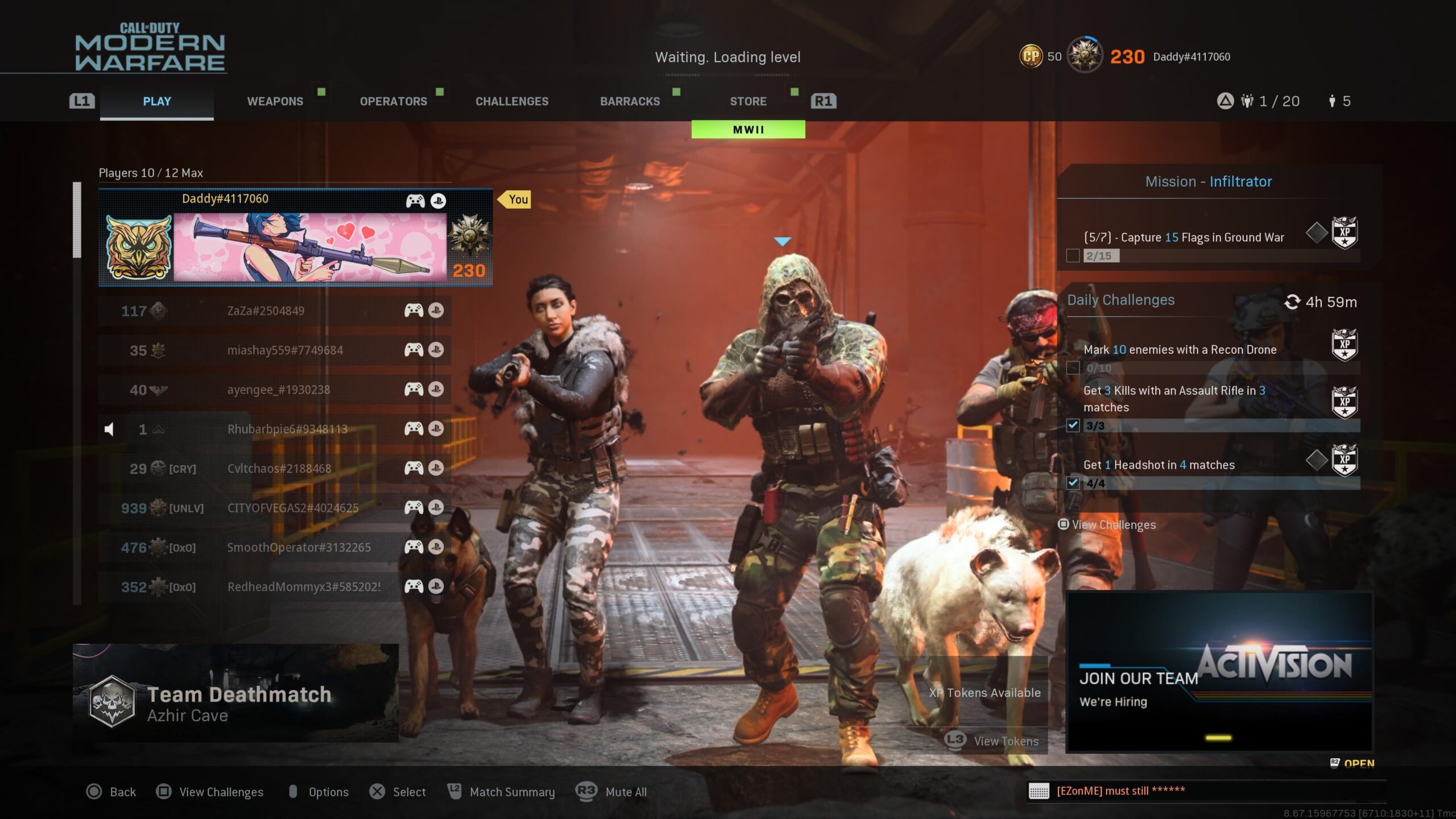Open the Mission - Infiltrator panel

(1208, 182)
